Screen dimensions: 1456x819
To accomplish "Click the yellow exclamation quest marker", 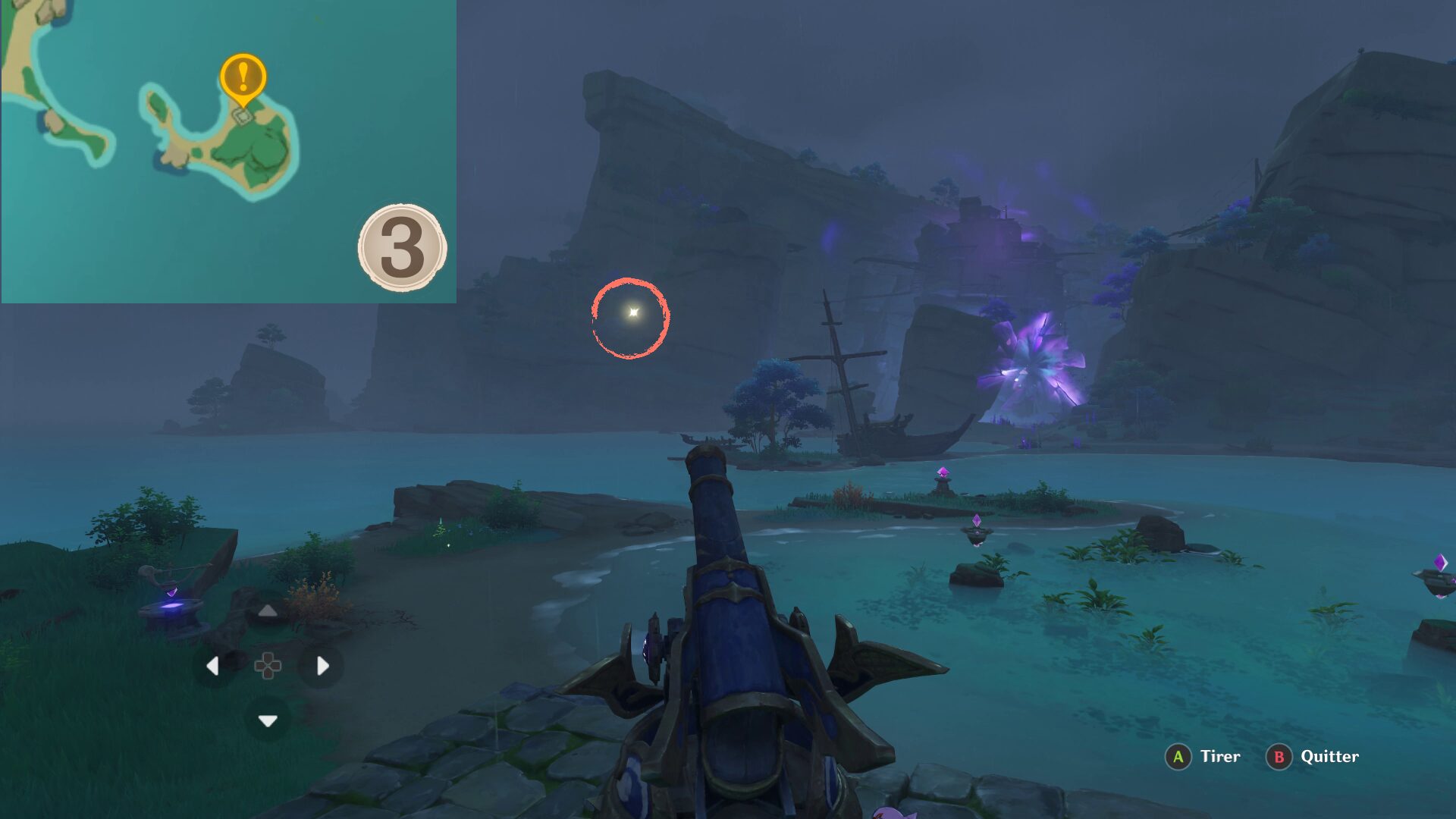I will tap(243, 77).
